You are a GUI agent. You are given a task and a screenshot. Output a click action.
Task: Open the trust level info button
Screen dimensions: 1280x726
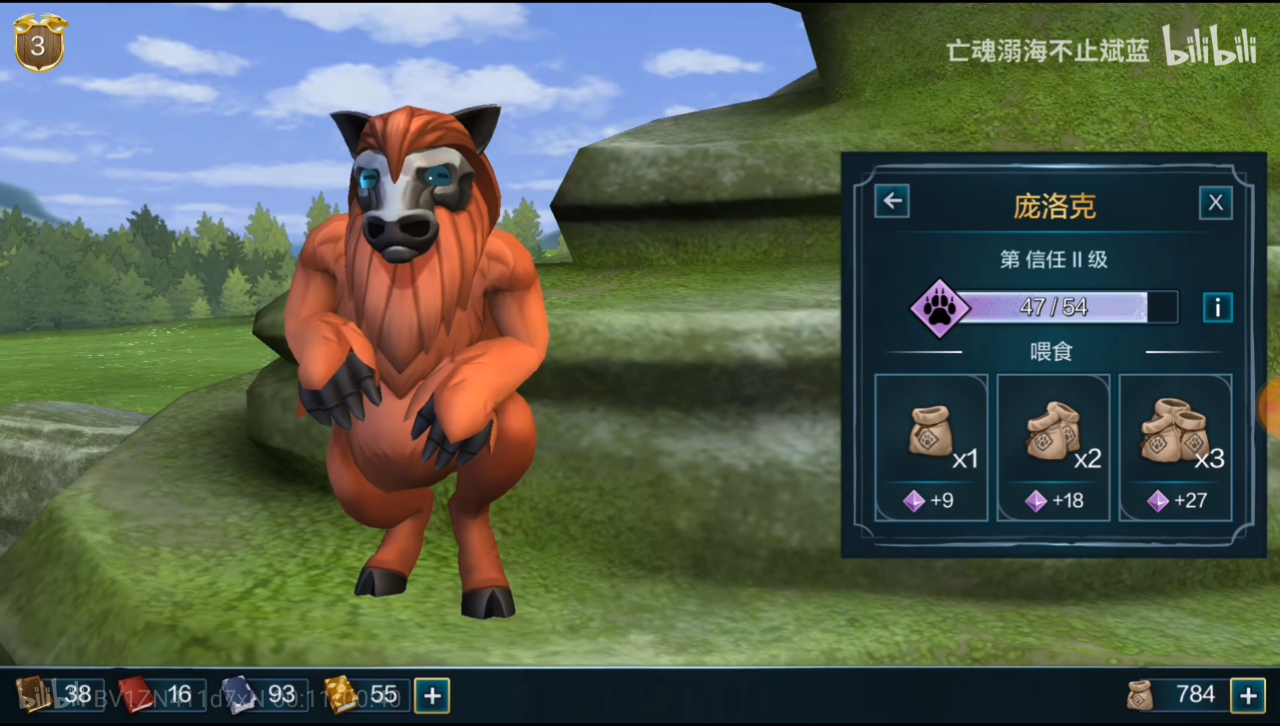click(x=1216, y=307)
